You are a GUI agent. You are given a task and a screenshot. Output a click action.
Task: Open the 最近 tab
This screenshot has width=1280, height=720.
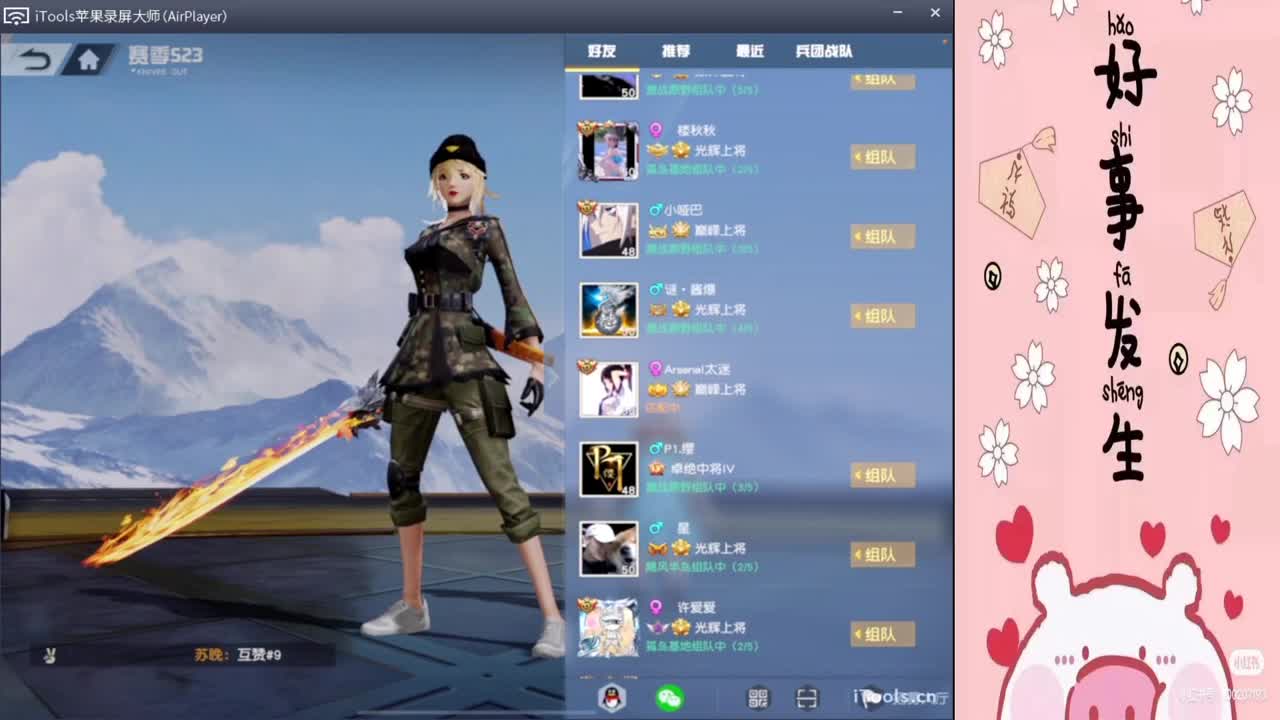point(749,49)
